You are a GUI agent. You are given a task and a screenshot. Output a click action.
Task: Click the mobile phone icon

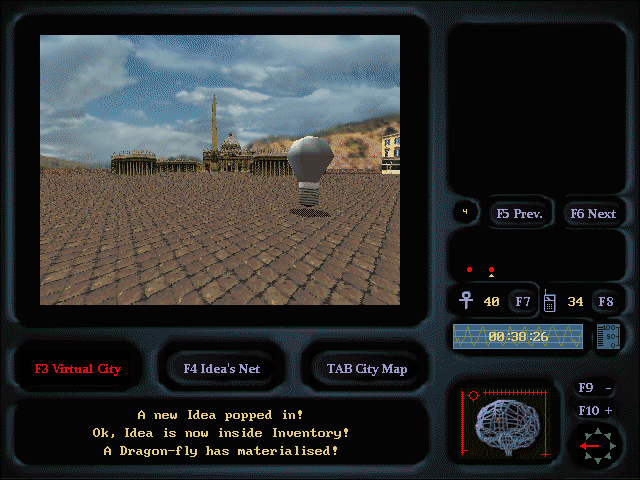pyautogui.click(x=549, y=300)
